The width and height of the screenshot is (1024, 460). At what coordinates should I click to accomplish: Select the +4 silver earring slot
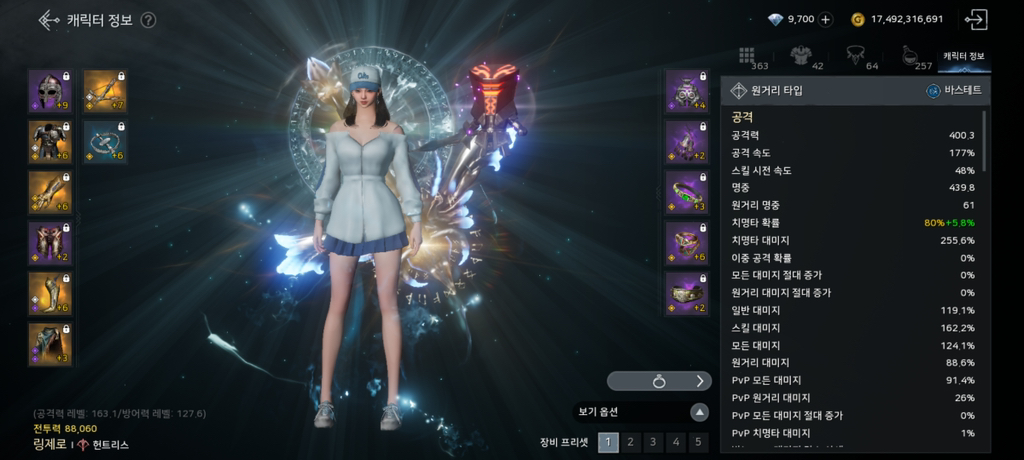pyautogui.click(x=686, y=91)
